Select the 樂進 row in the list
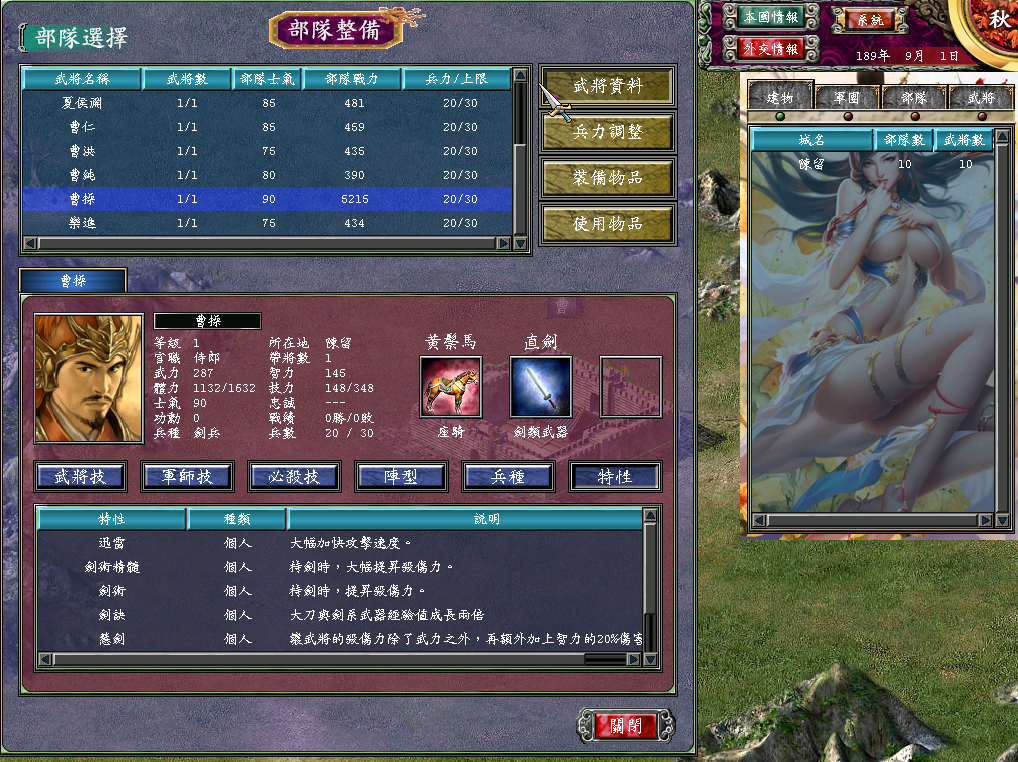Viewport: 1018px width, 762px height. tap(268, 223)
